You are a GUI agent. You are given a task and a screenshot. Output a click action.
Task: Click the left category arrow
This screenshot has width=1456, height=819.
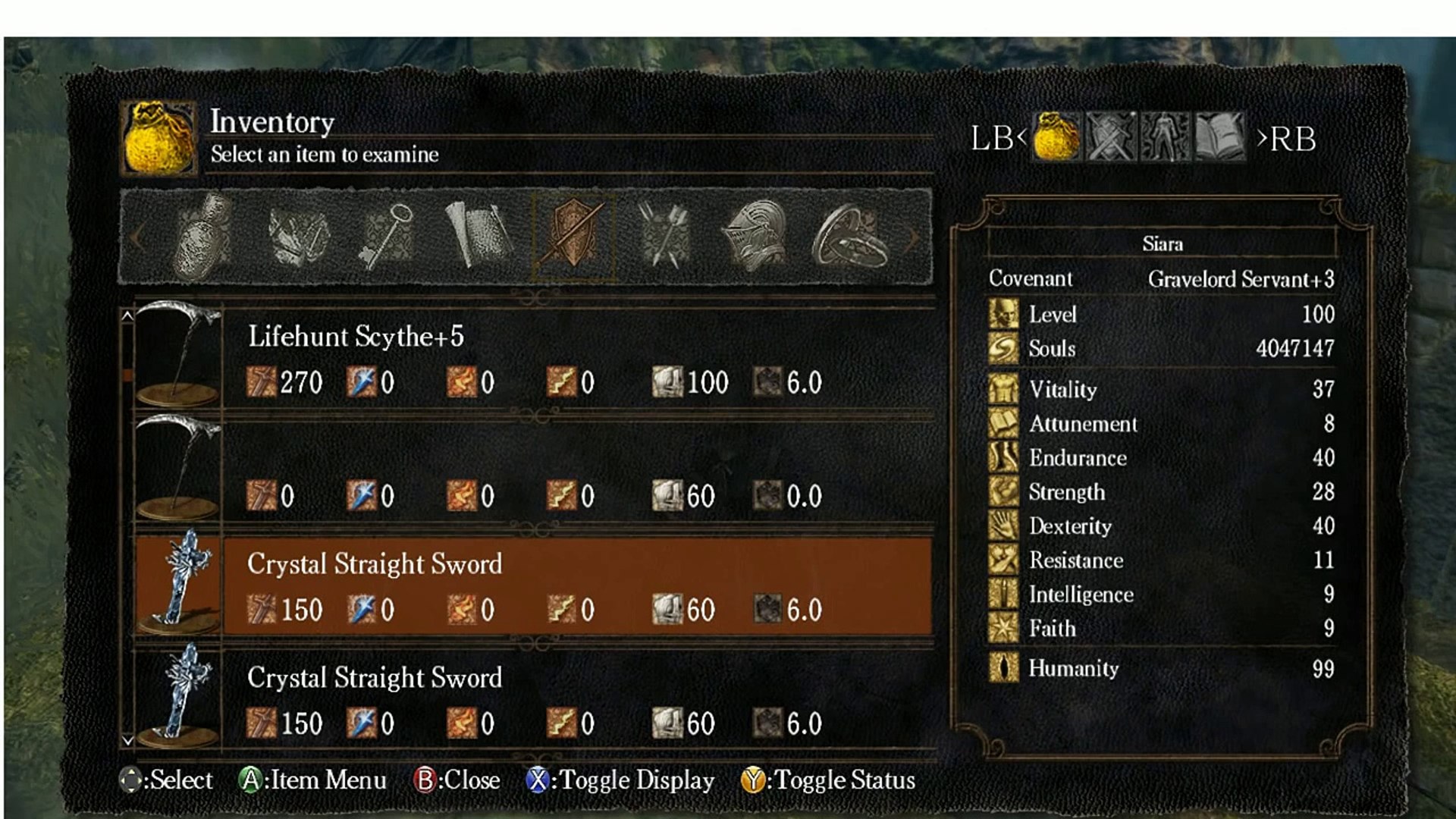coord(137,237)
